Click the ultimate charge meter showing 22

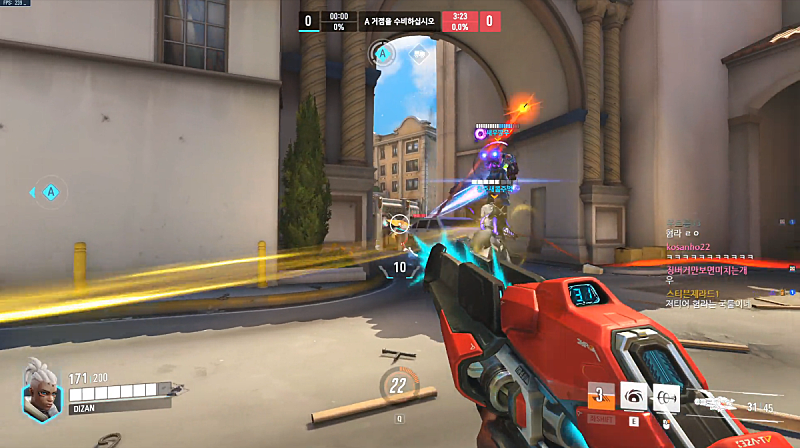tap(398, 384)
